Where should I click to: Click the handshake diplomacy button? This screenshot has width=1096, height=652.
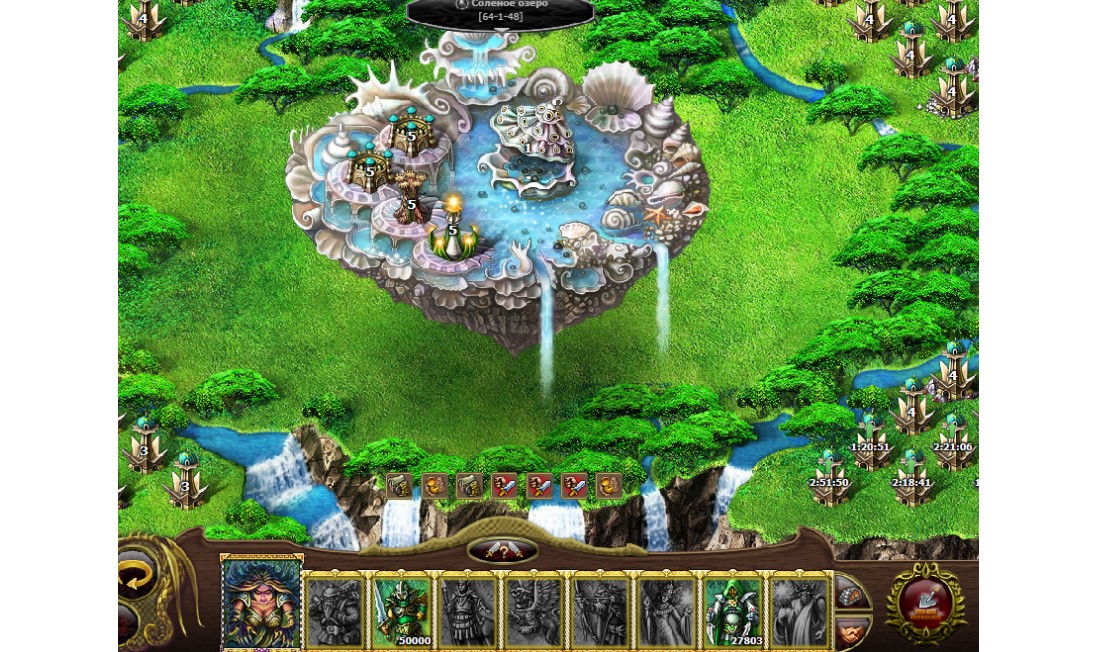click(851, 631)
